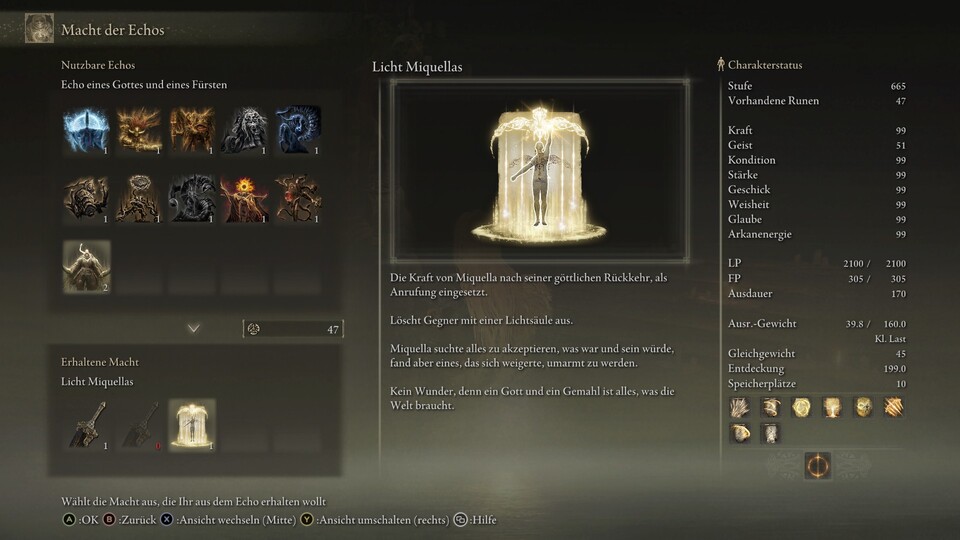The width and height of the screenshot is (960, 540).
Task: Select the dark lion-headed echo
Action: pos(245,130)
